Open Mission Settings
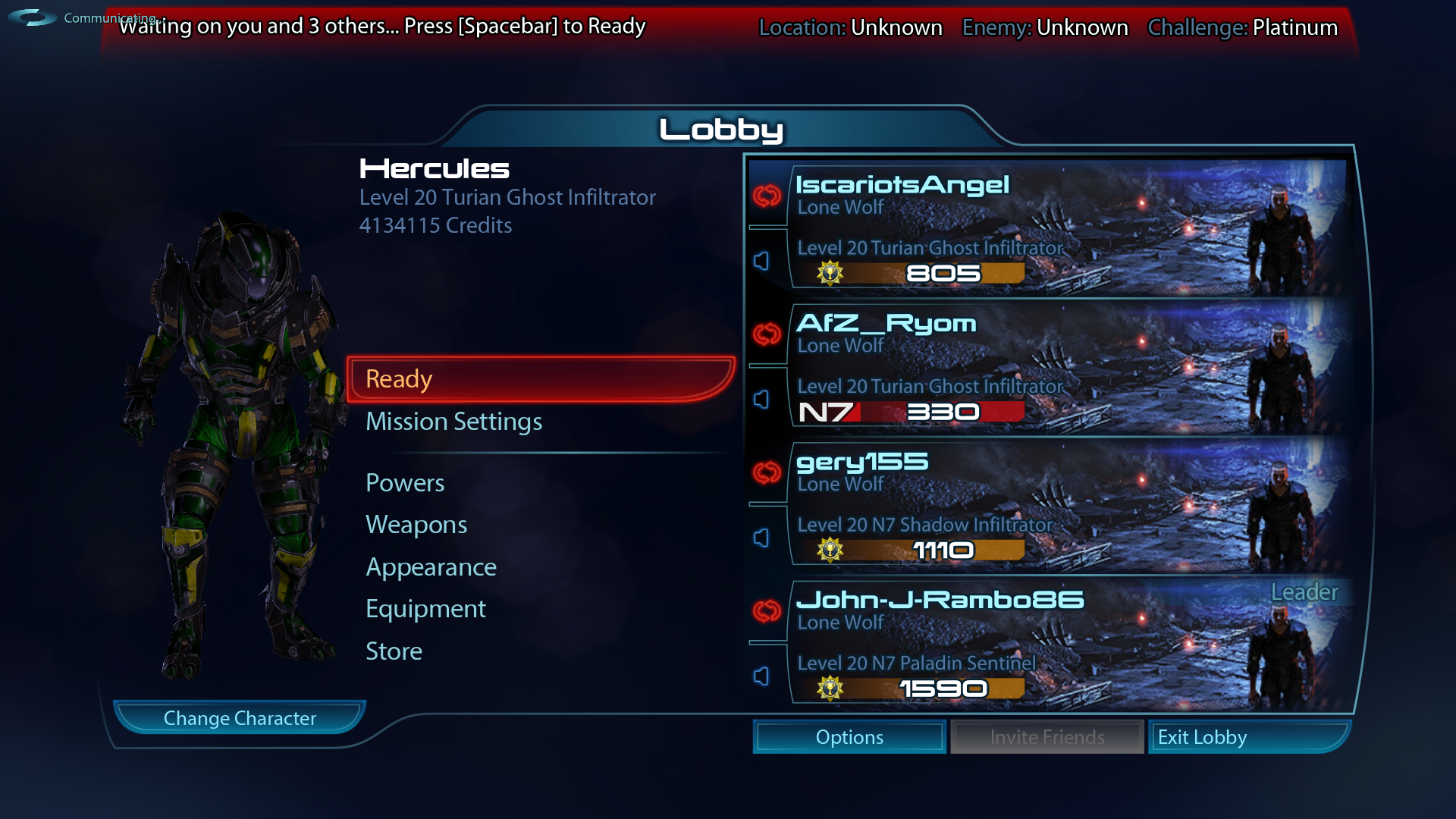 point(453,422)
